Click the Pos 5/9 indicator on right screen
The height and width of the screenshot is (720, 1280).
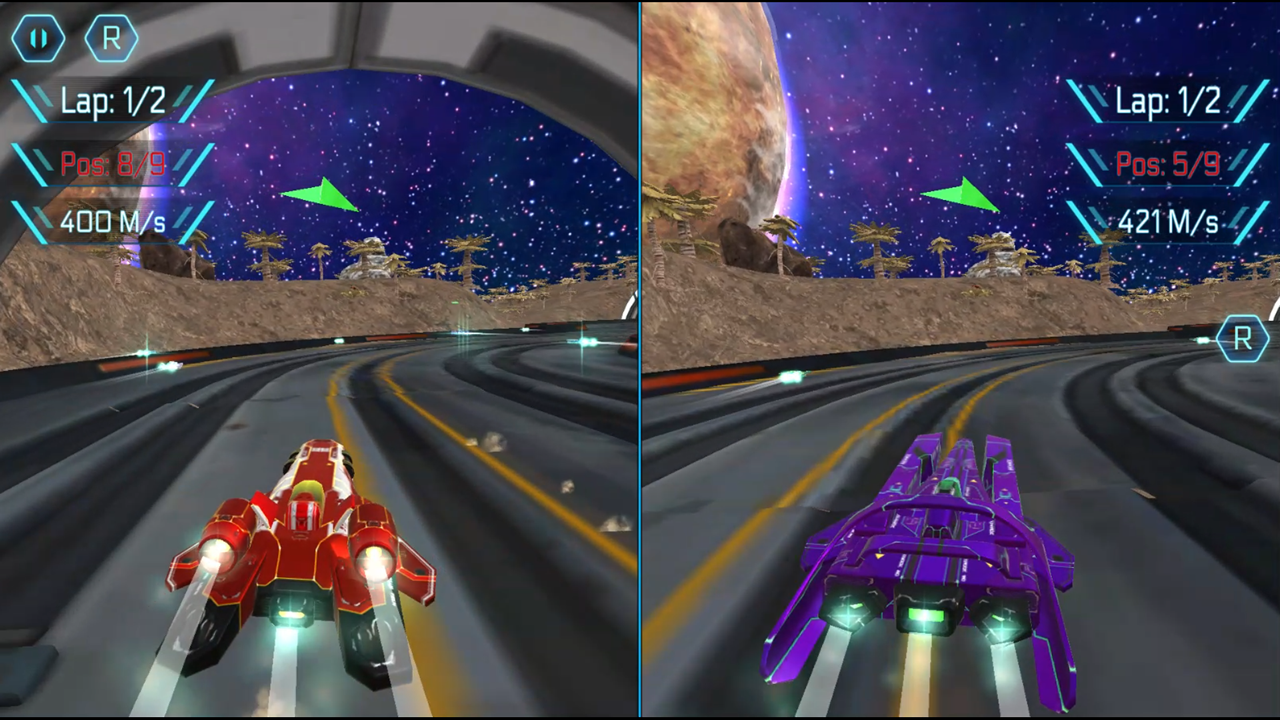click(1167, 164)
